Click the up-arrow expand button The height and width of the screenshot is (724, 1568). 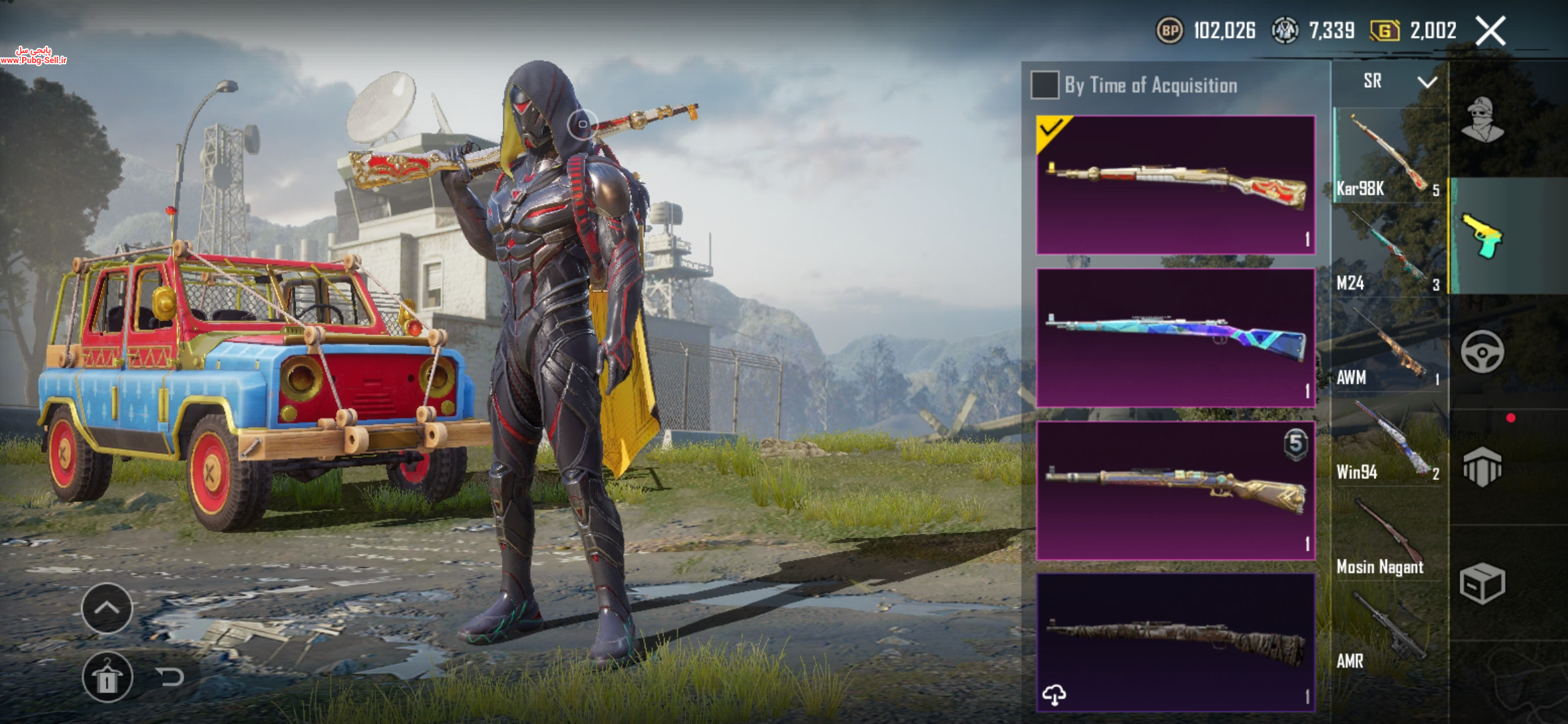[x=107, y=608]
